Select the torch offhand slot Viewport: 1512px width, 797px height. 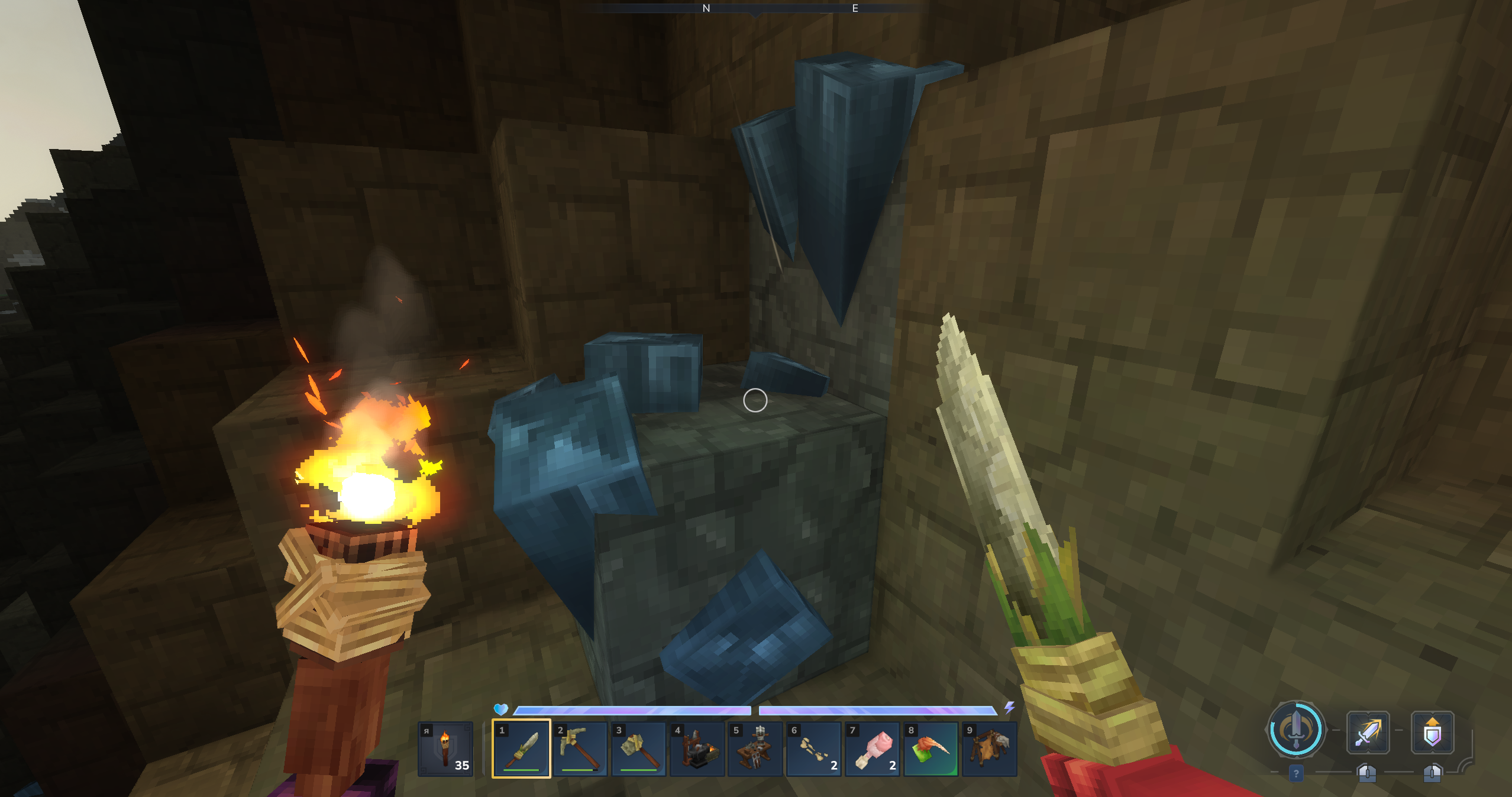[x=445, y=749]
